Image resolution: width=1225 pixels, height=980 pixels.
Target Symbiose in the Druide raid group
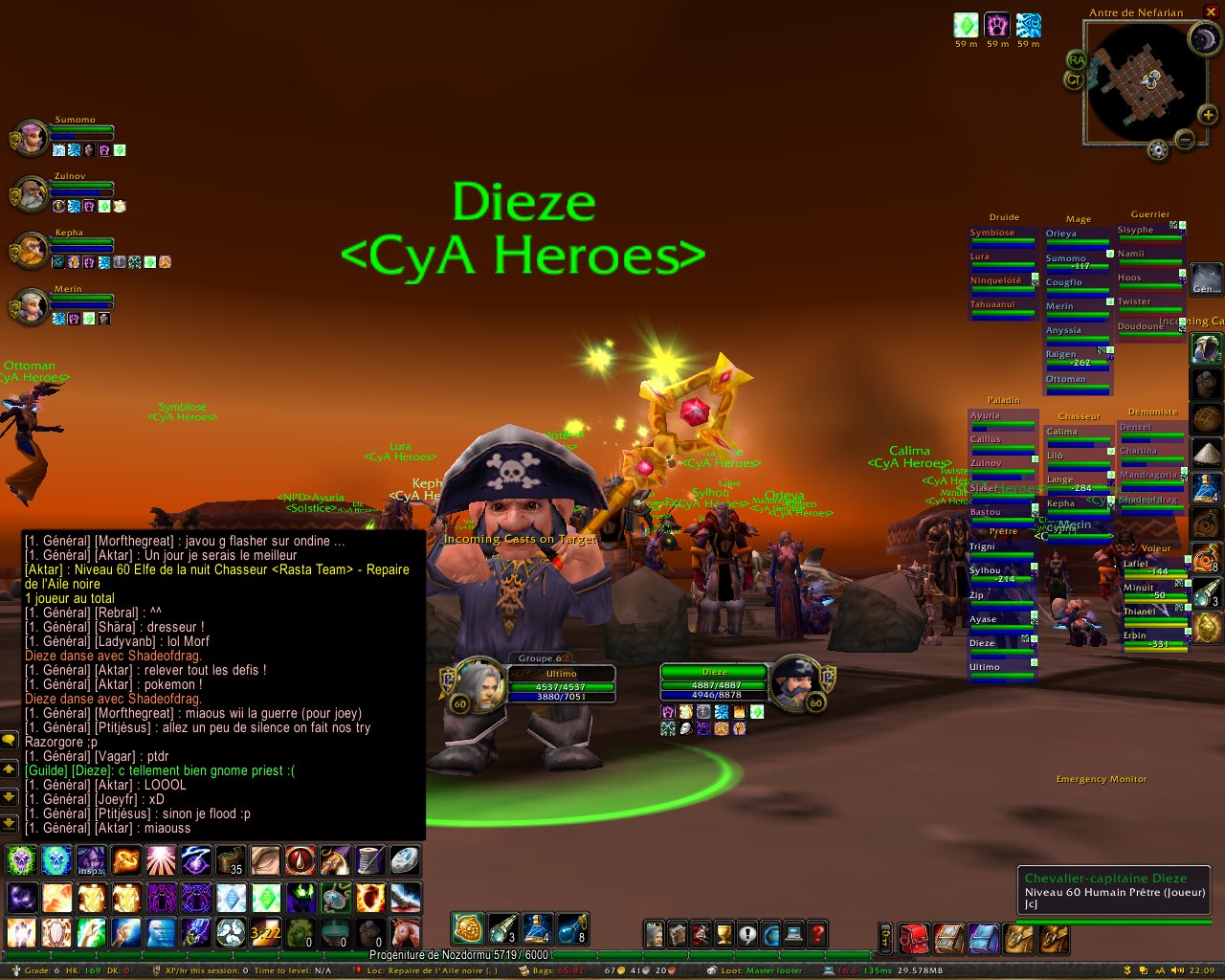[1002, 235]
